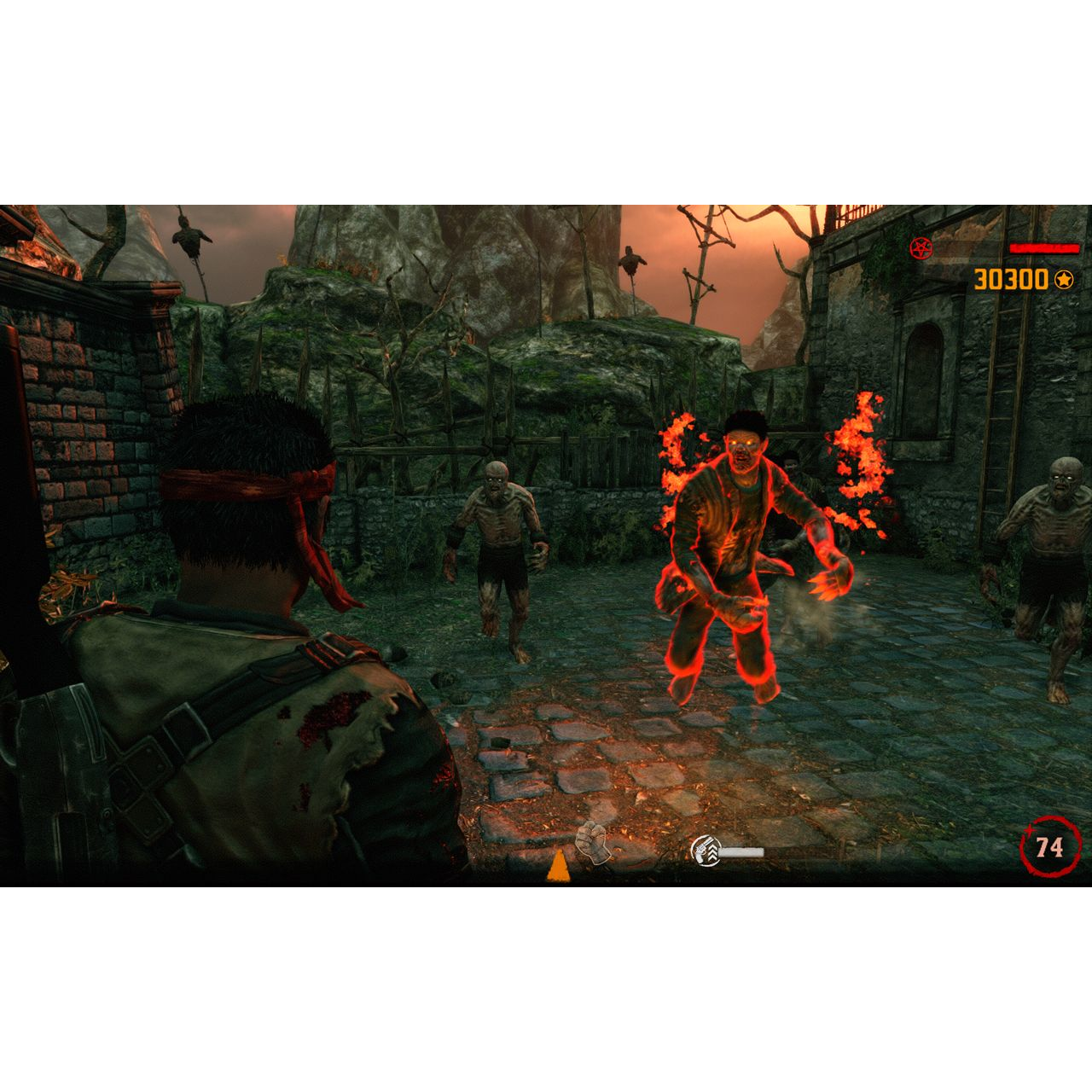
Task: Select the gold star score icon
Action: [x=1064, y=279]
